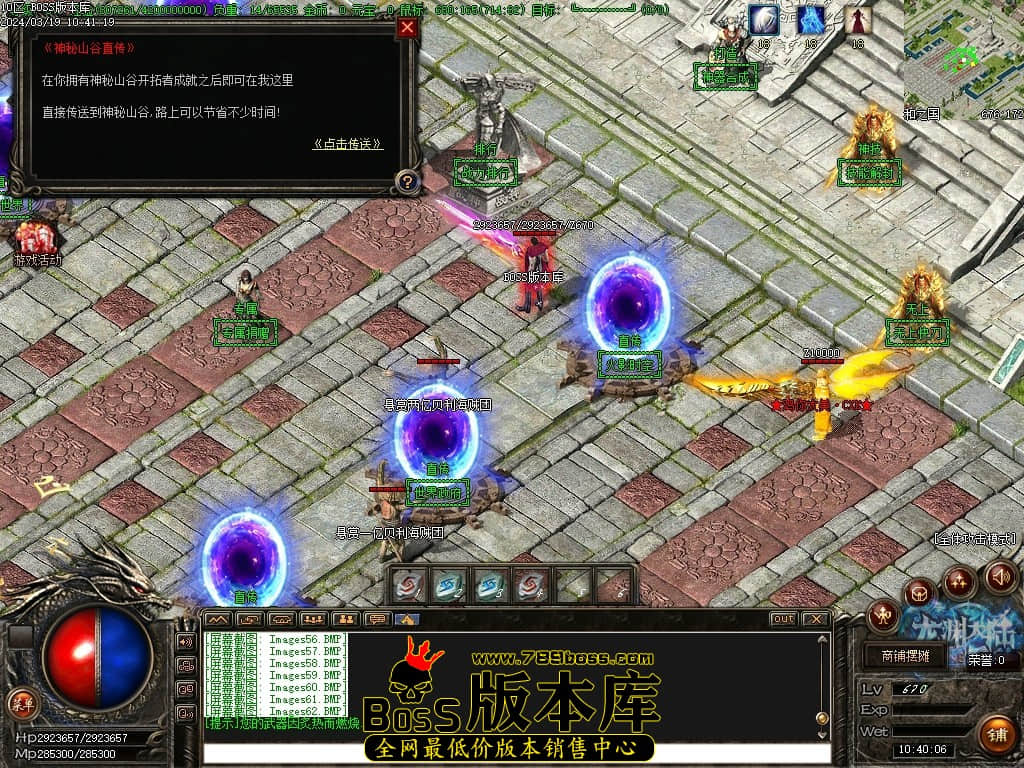
Task: Toggle the sound speaker button
Action: (x=1001, y=576)
